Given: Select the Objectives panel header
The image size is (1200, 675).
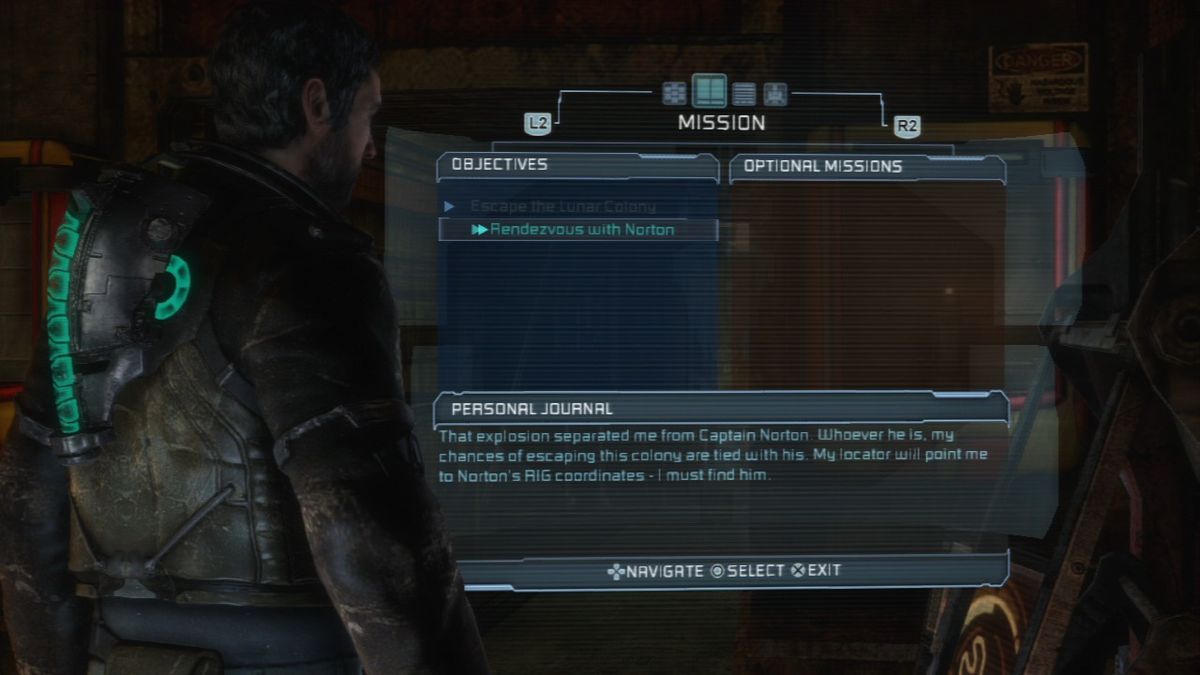Looking at the screenshot, I should click(x=577, y=165).
